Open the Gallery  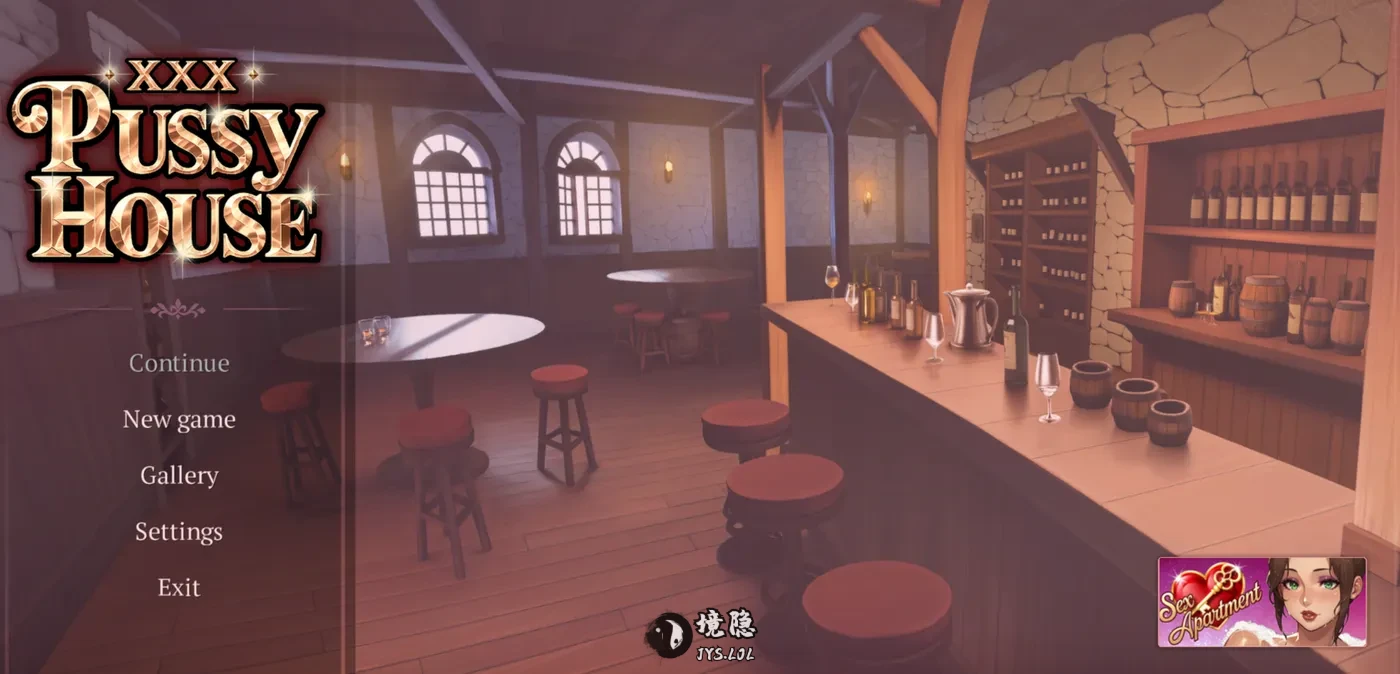179,475
